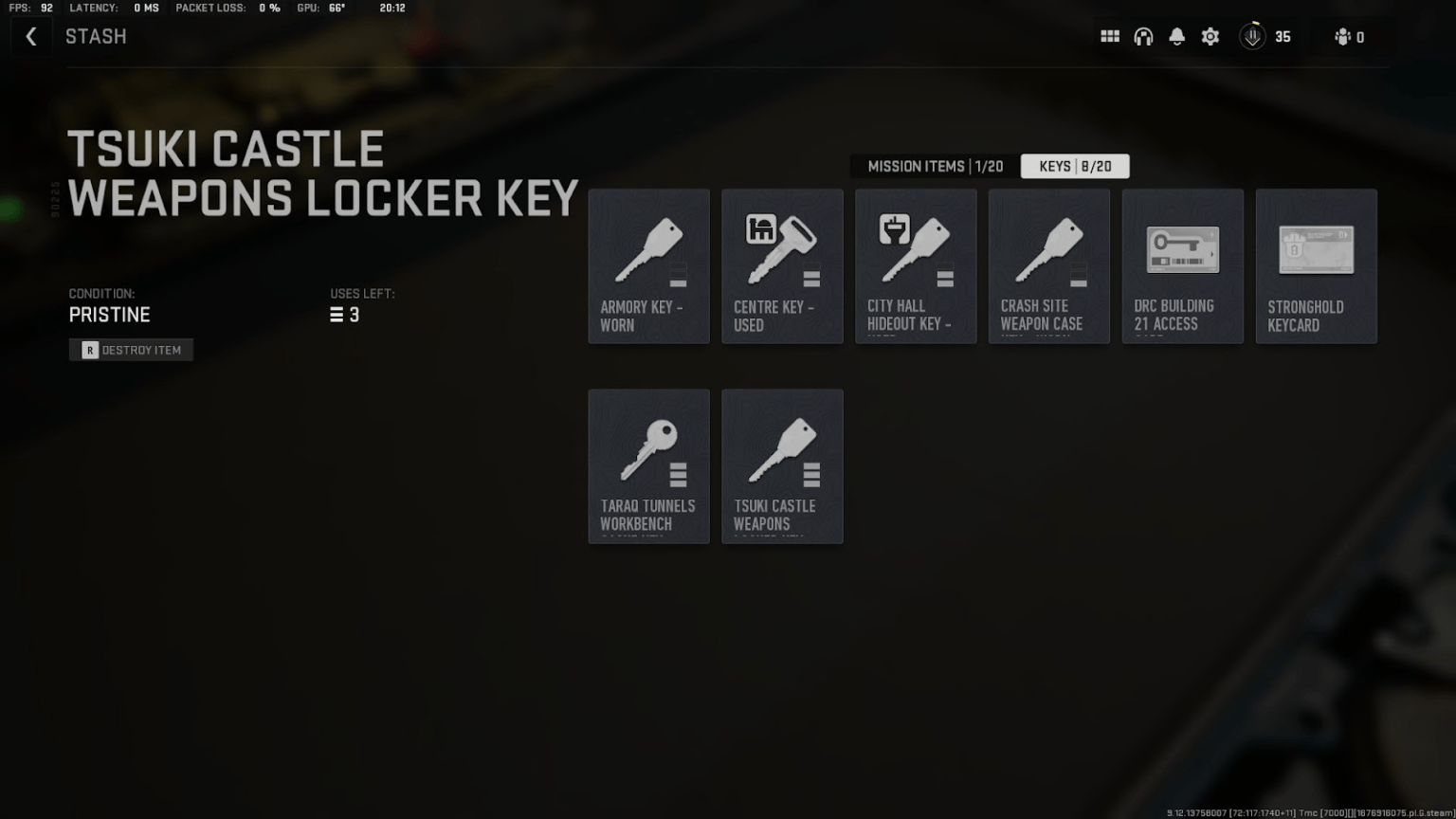This screenshot has height=819, width=1456.
Task: Select the DRC Building 21 Access card
Action: [x=1182, y=265]
